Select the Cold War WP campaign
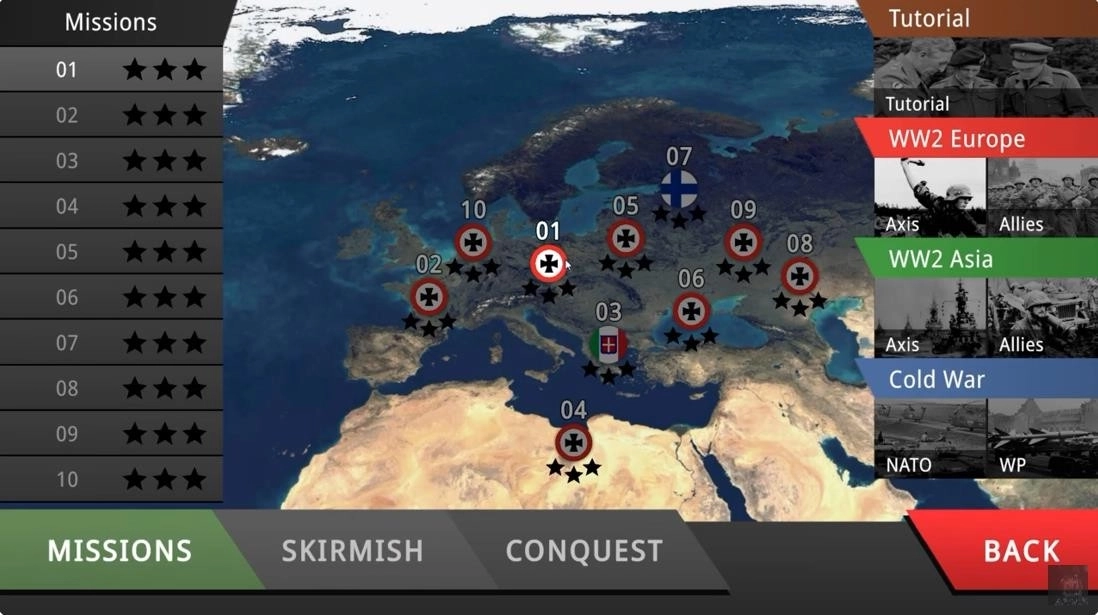This screenshot has width=1098, height=615. (1042, 438)
